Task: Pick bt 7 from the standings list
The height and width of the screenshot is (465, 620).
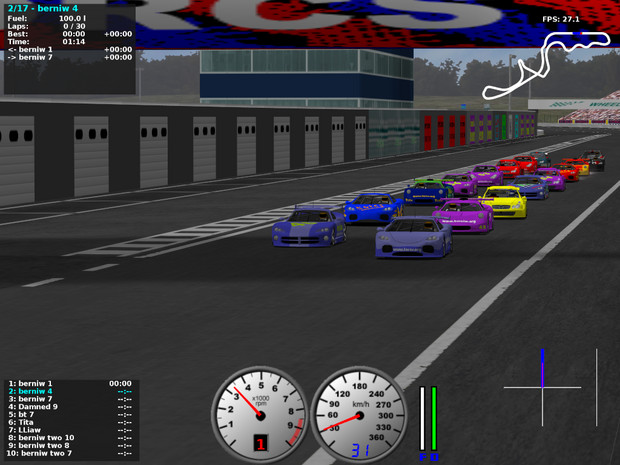Action: point(24,414)
